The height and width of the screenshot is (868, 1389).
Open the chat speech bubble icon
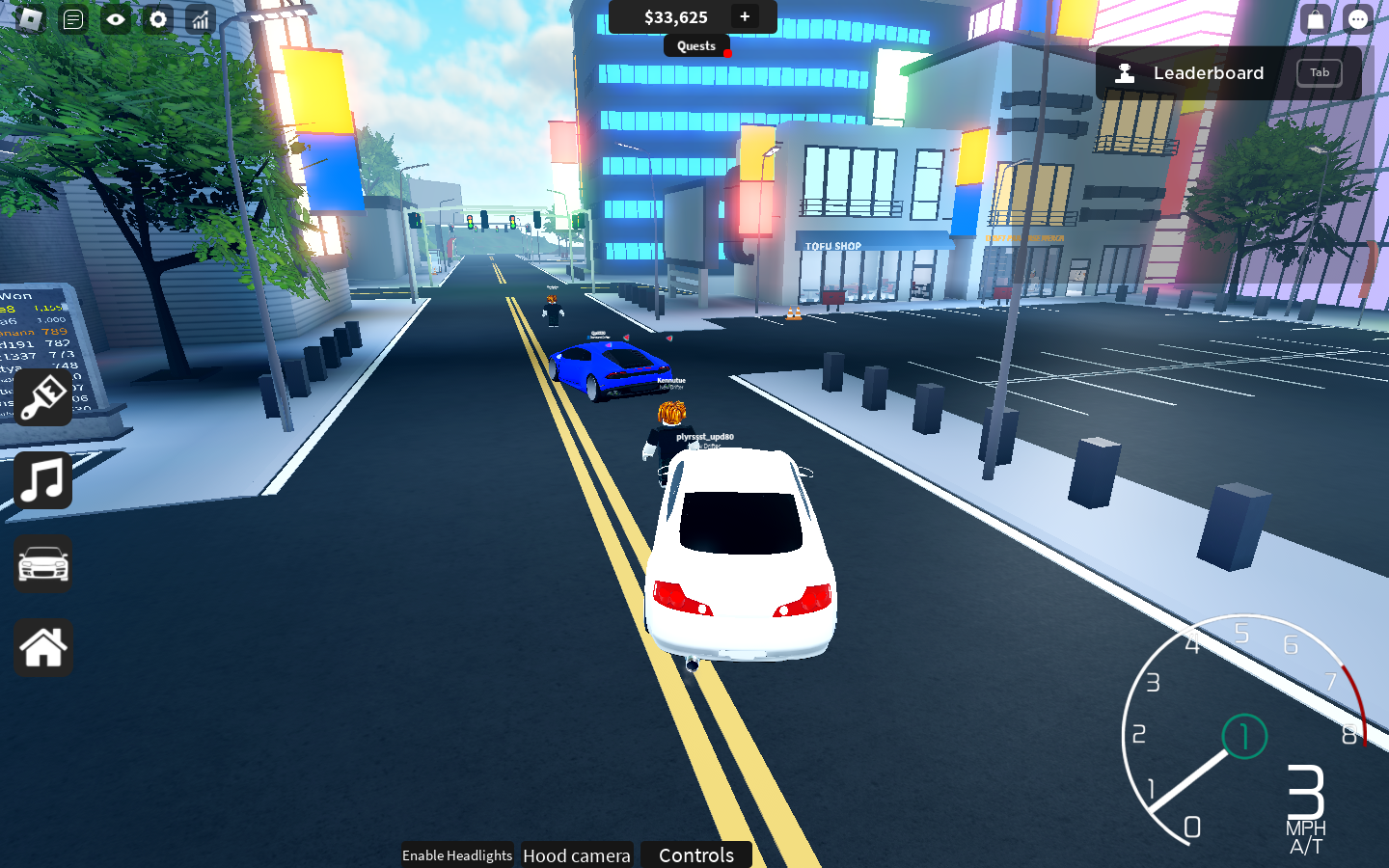(x=1358, y=19)
